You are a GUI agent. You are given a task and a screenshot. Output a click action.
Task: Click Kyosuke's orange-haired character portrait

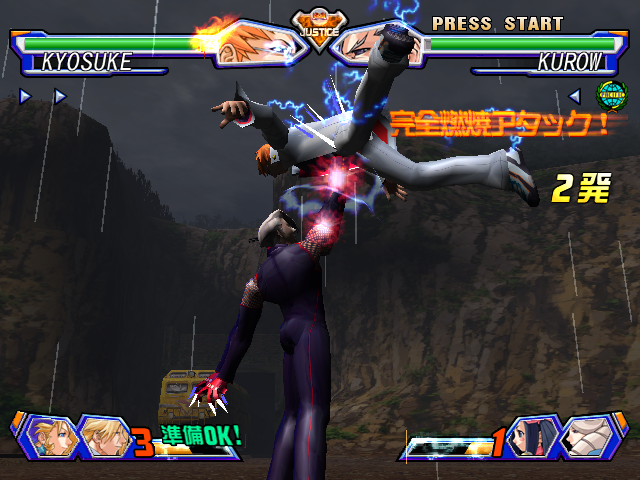click(x=255, y=43)
